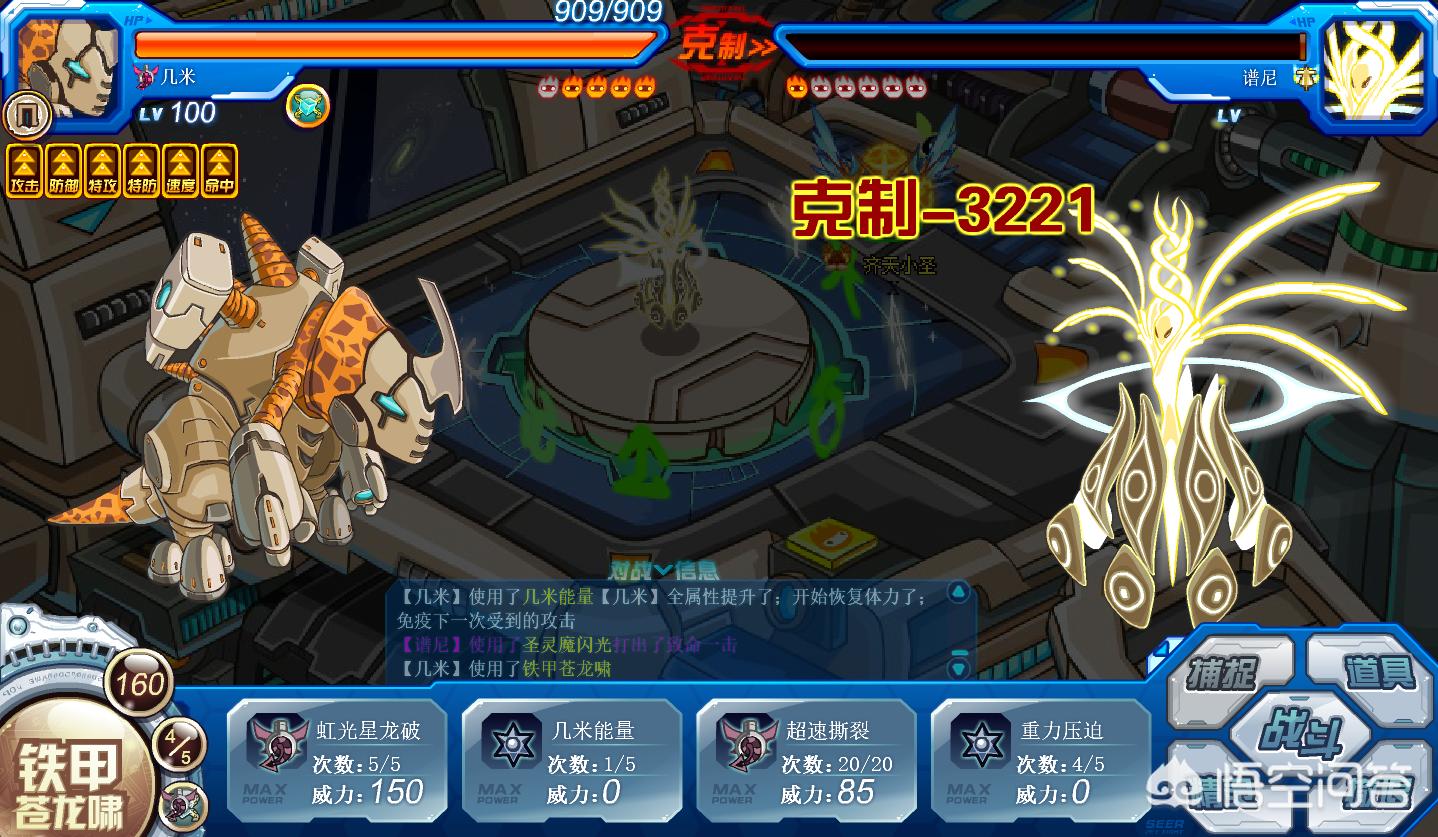Inspect the 特攻 special attack buff icon
Viewport: 1438px width, 837px height.
[102, 171]
